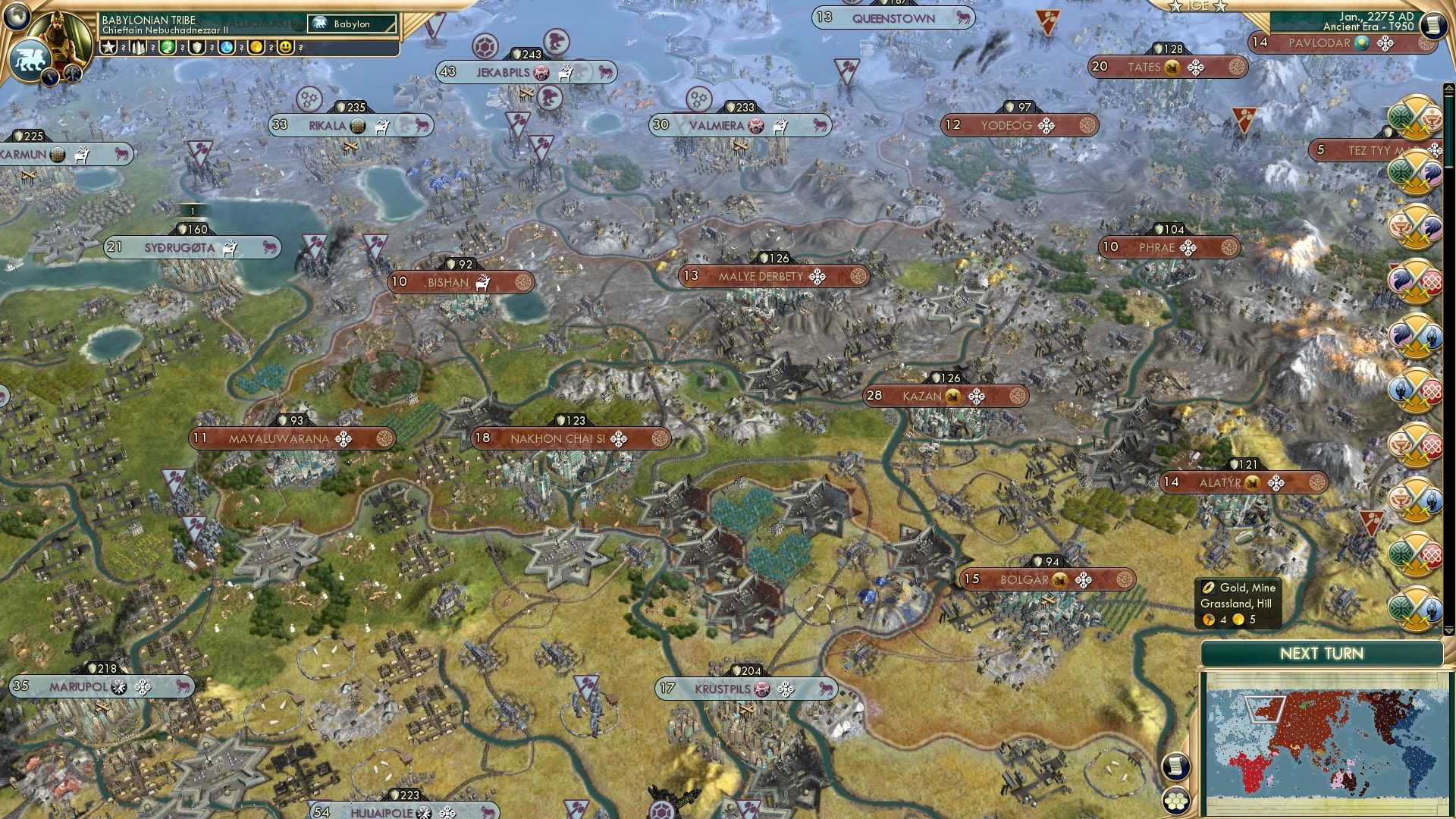Click the MARIUPOL city banner
This screenshot has width=1456, height=819.
[x=99, y=684]
